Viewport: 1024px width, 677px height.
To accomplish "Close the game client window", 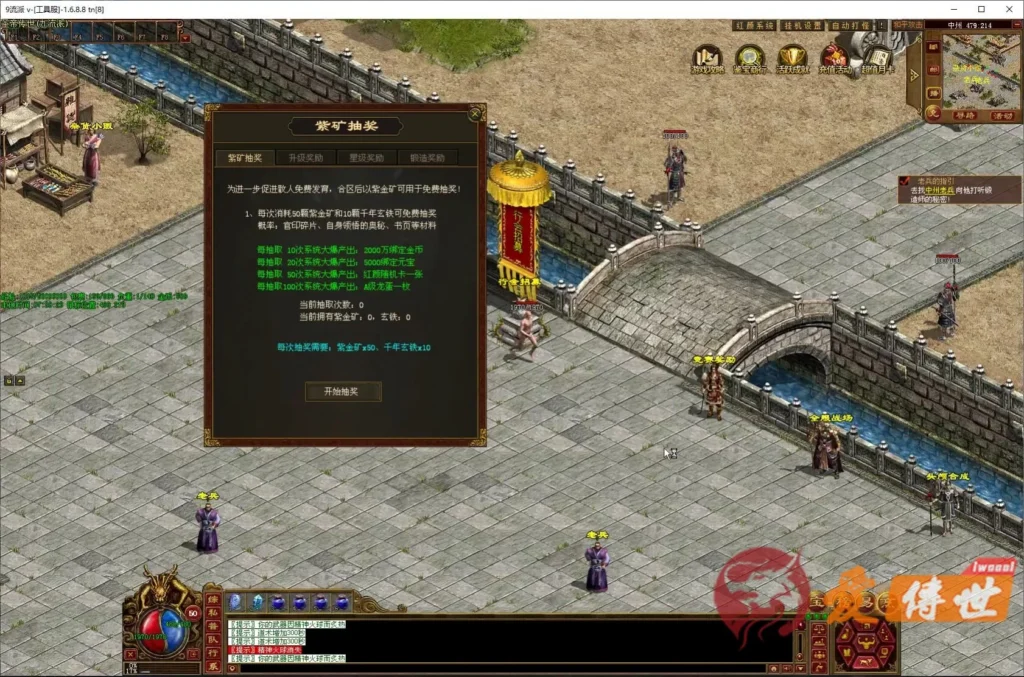I will point(1008,9).
